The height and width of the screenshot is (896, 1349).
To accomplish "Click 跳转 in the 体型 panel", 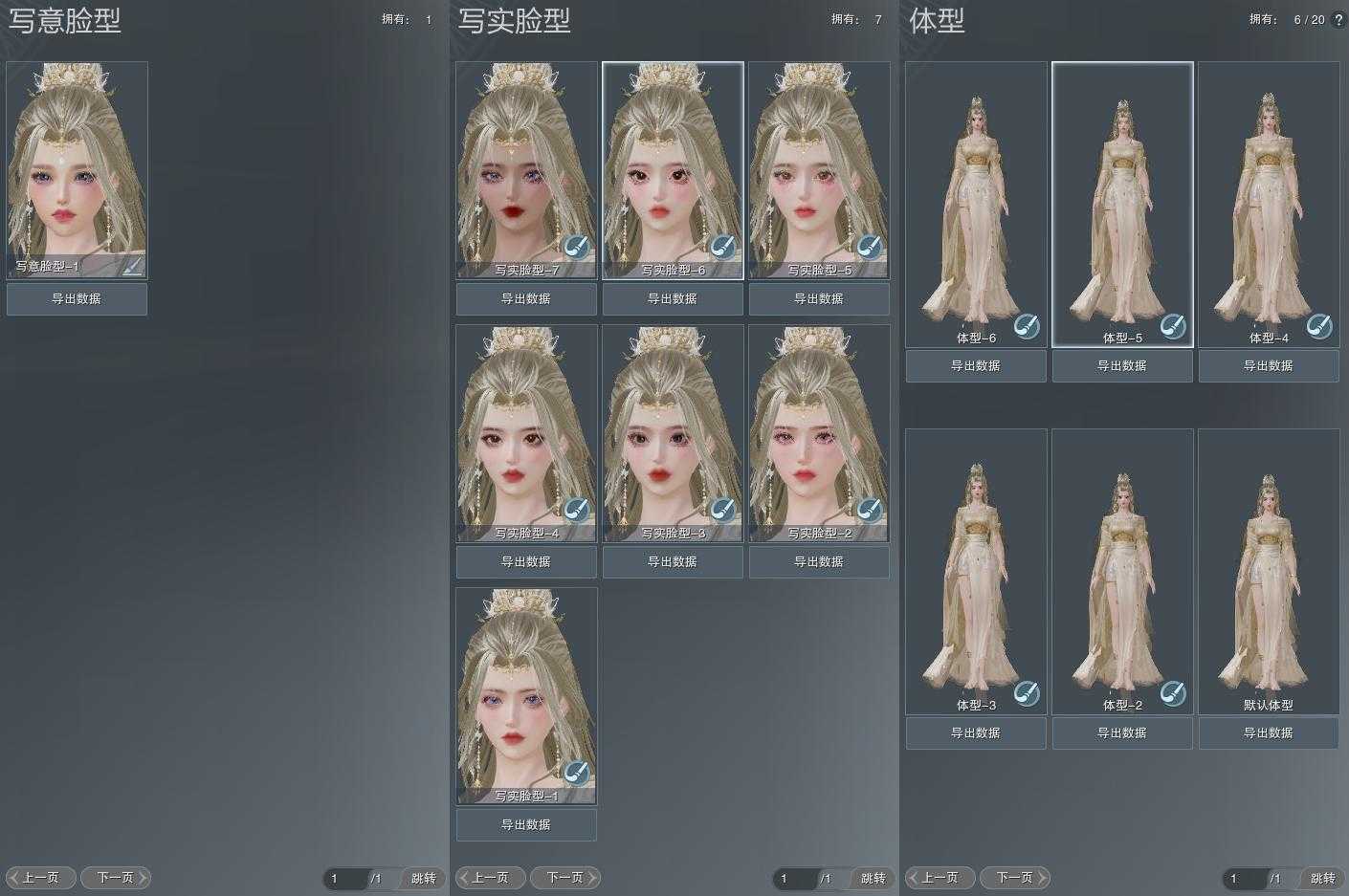I will pos(1323,878).
